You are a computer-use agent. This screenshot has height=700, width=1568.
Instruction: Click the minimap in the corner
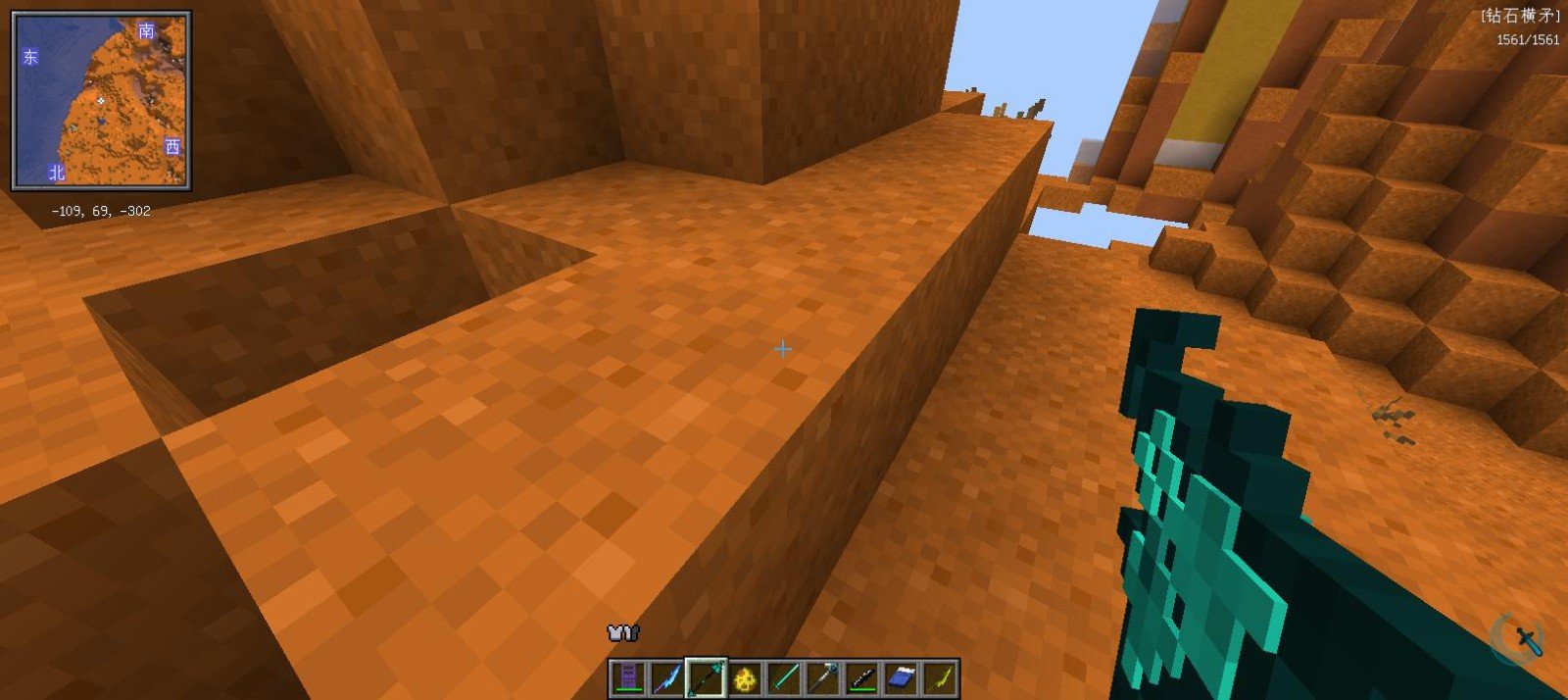click(x=101, y=101)
